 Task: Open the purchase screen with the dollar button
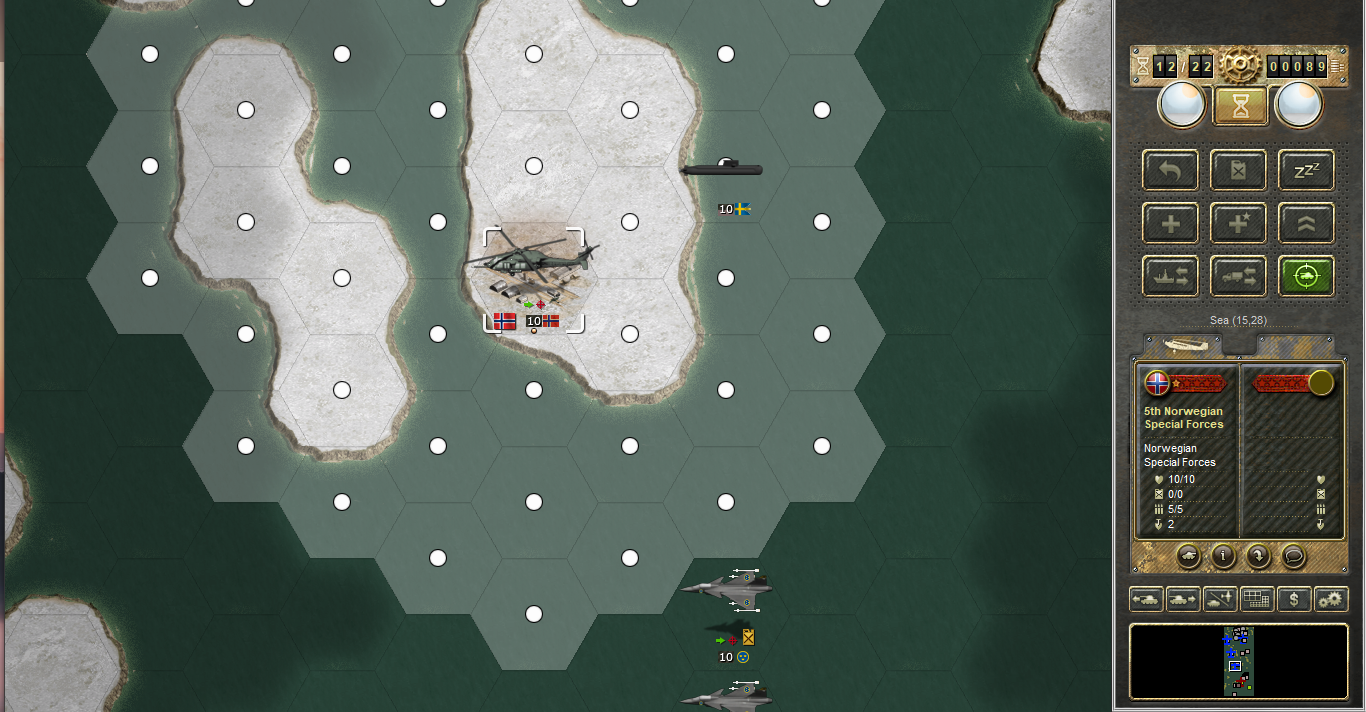(1294, 599)
